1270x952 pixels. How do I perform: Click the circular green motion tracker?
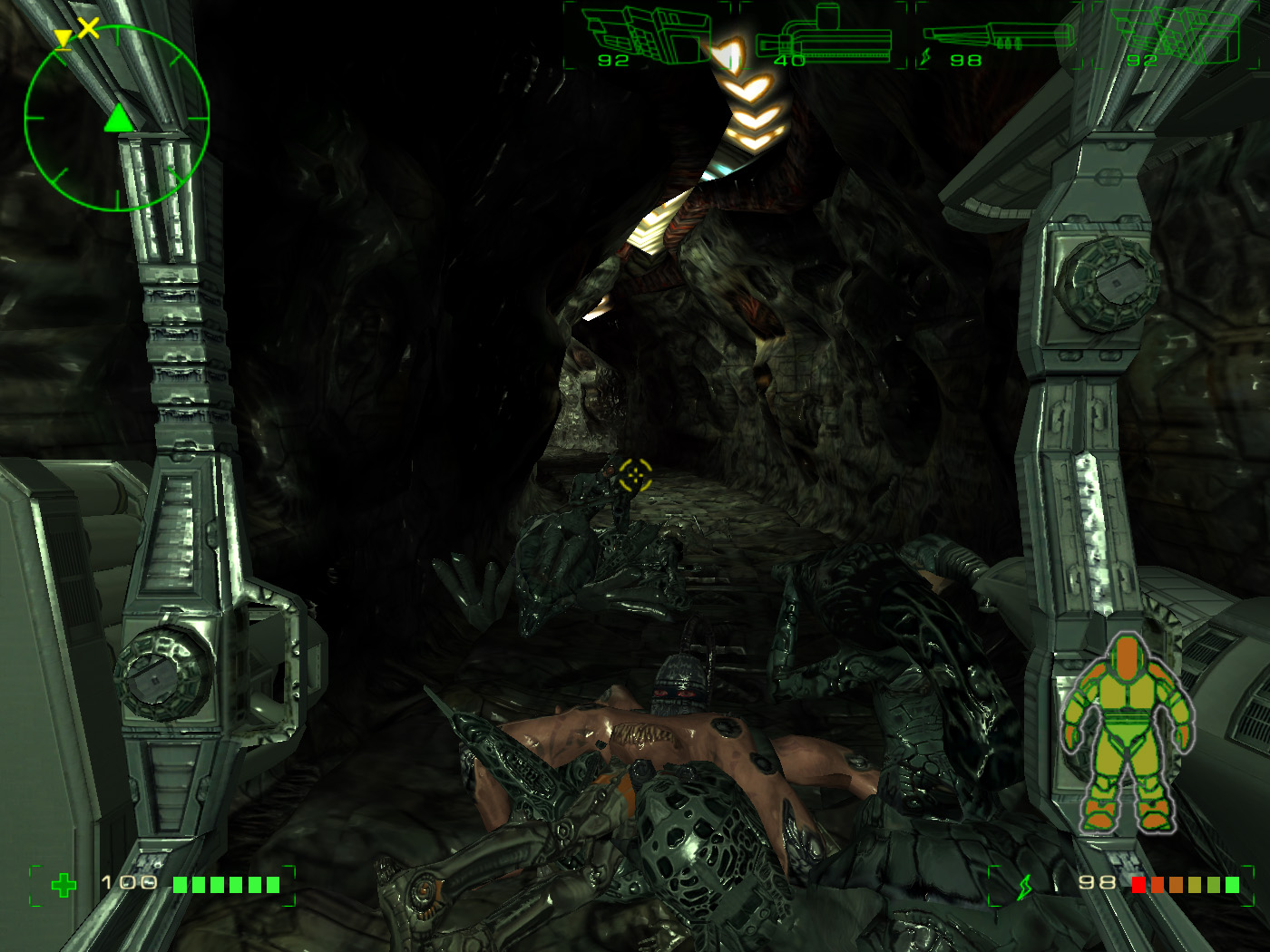click(117, 119)
